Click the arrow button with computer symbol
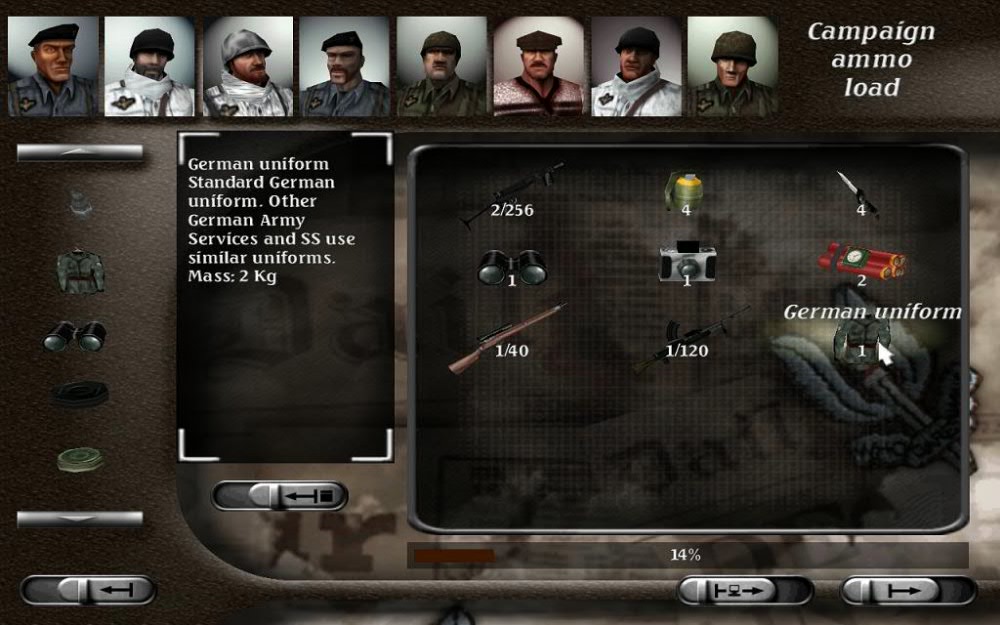1000x625 pixels. click(744, 590)
